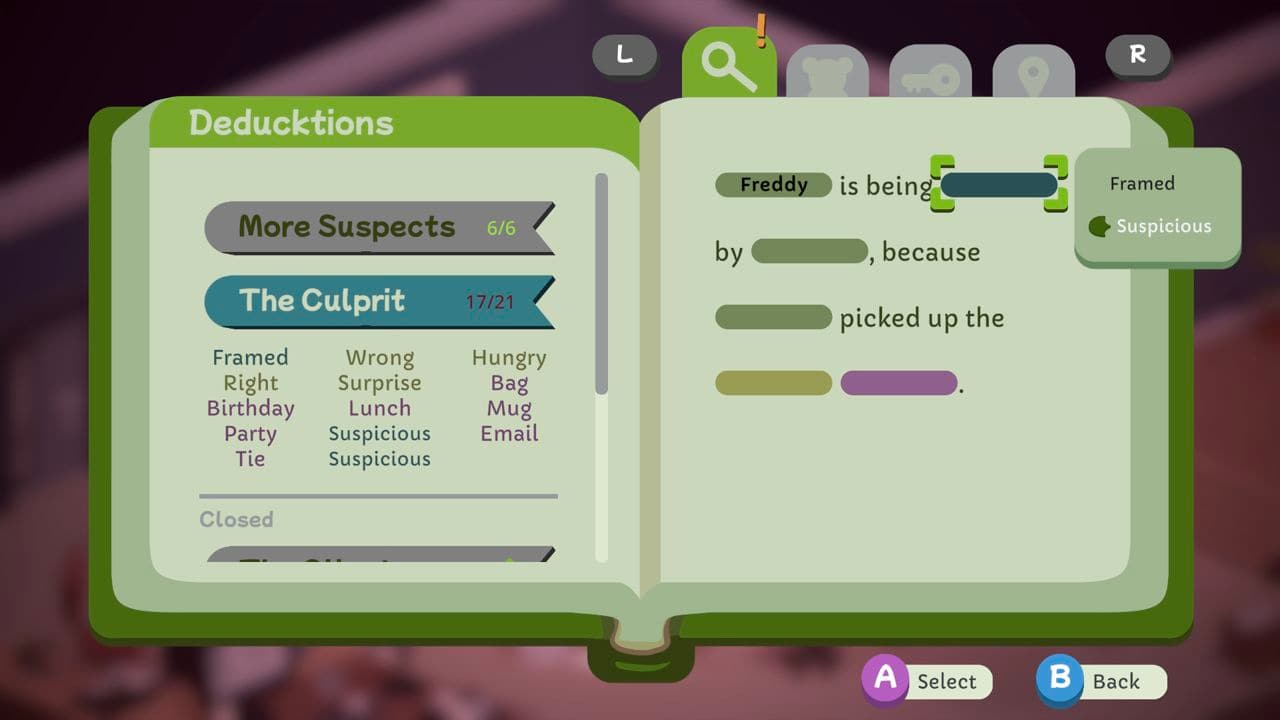Choose the word Framed from the list
The image size is (1280, 720).
click(250, 357)
